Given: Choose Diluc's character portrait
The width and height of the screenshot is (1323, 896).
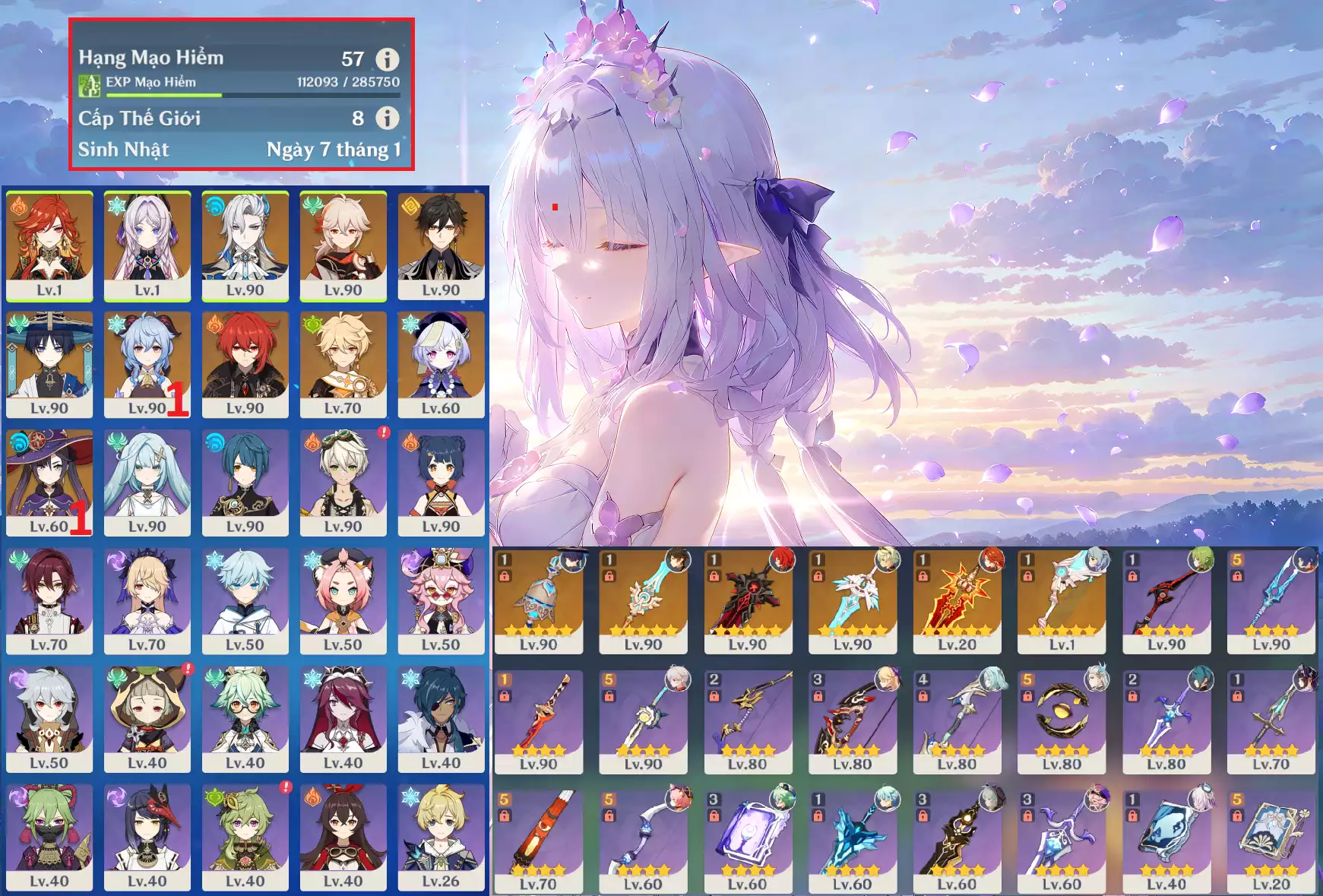Looking at the screenshot, I should point(245,364).
